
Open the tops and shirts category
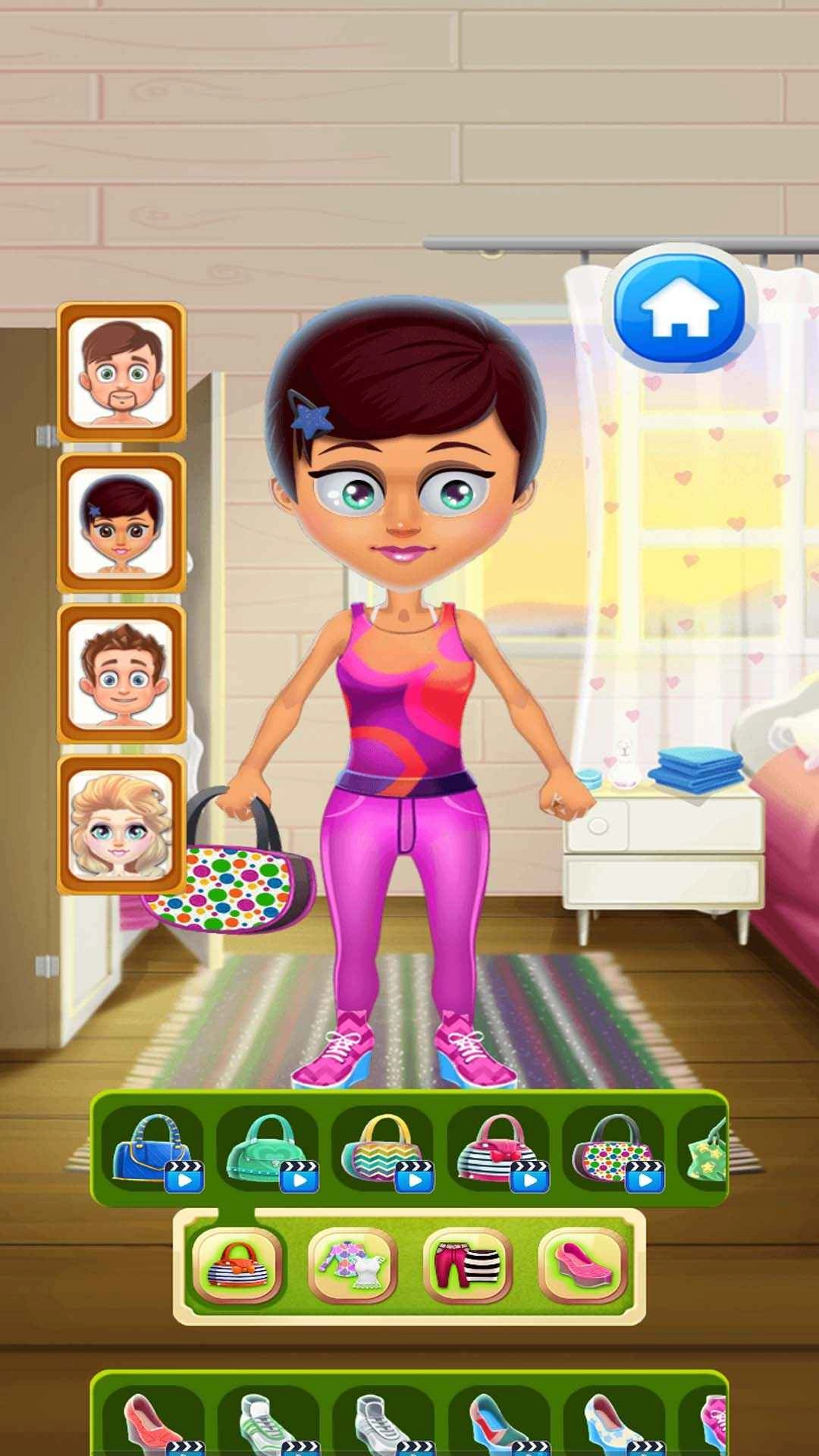(x=353, y=1266)
